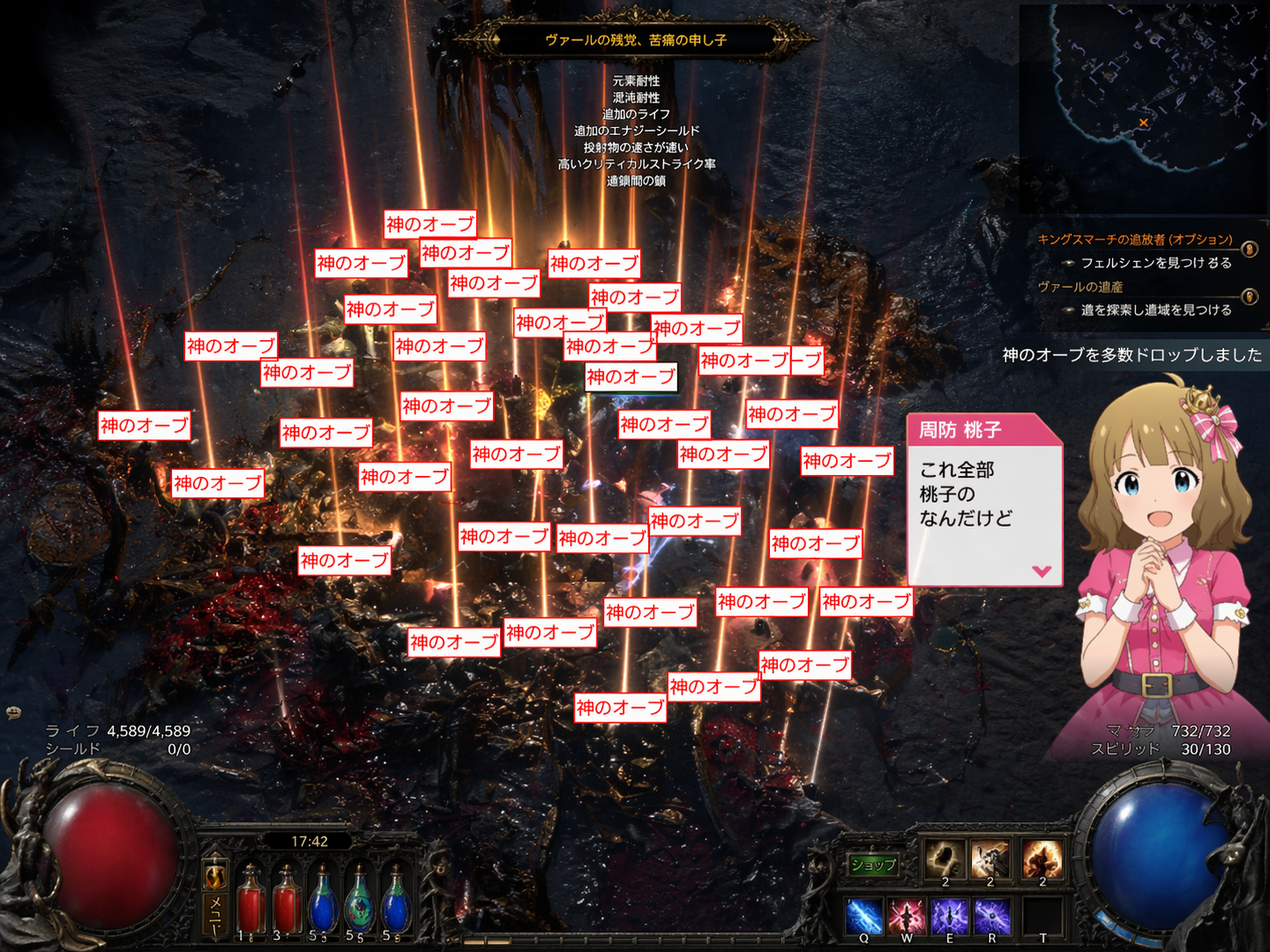
Task: Advance the dialogue with the pink arrow
Action: 1041,571
